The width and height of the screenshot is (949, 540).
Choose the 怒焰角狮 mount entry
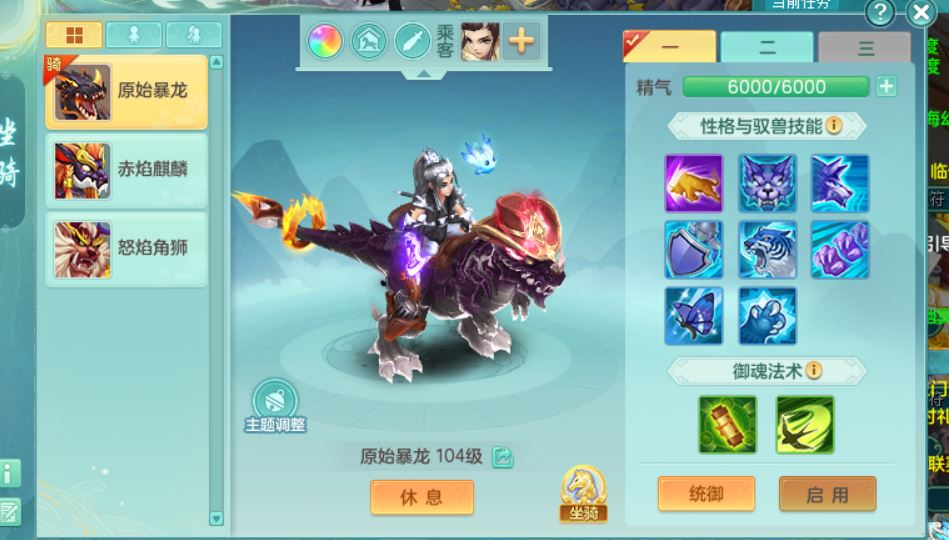coord(126,248)
